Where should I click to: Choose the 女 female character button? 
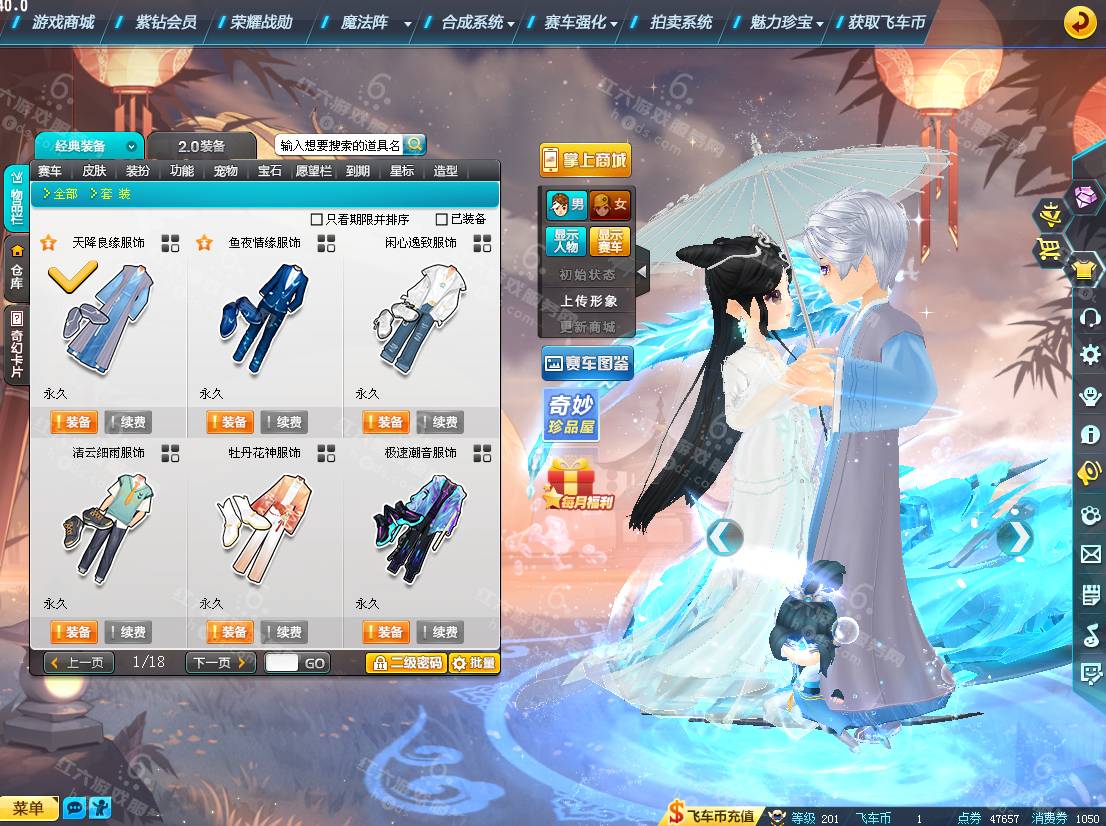pyautogui.click(x=609, y=206)
